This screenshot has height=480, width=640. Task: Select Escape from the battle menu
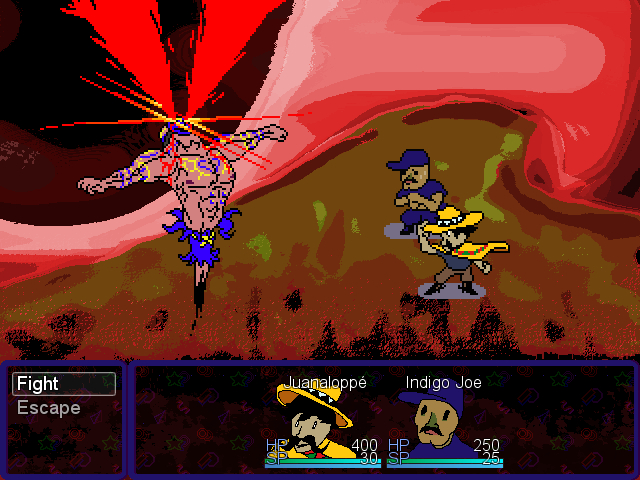point(50,408)
